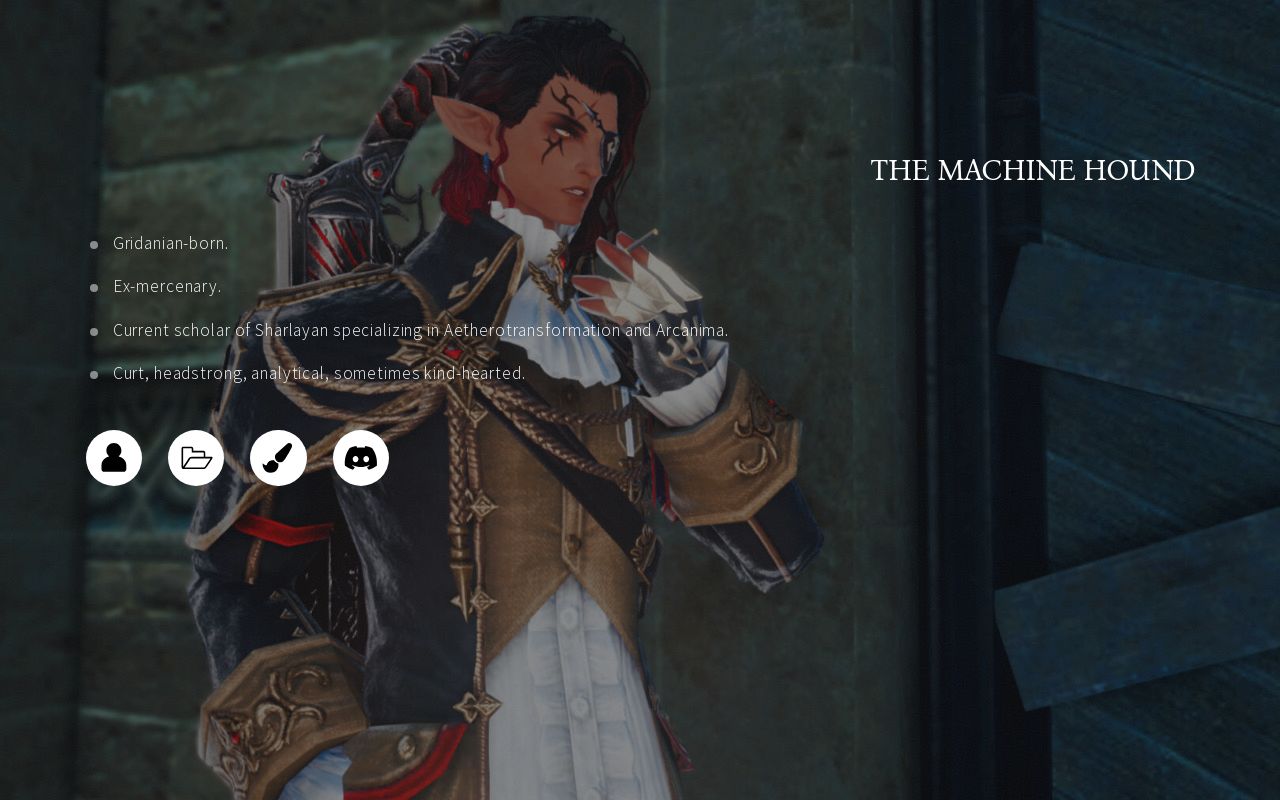This screenshot has height=800, width=1280.
Task: Click the Sharlayan scholar description line
Action: [x=421, y=330]
